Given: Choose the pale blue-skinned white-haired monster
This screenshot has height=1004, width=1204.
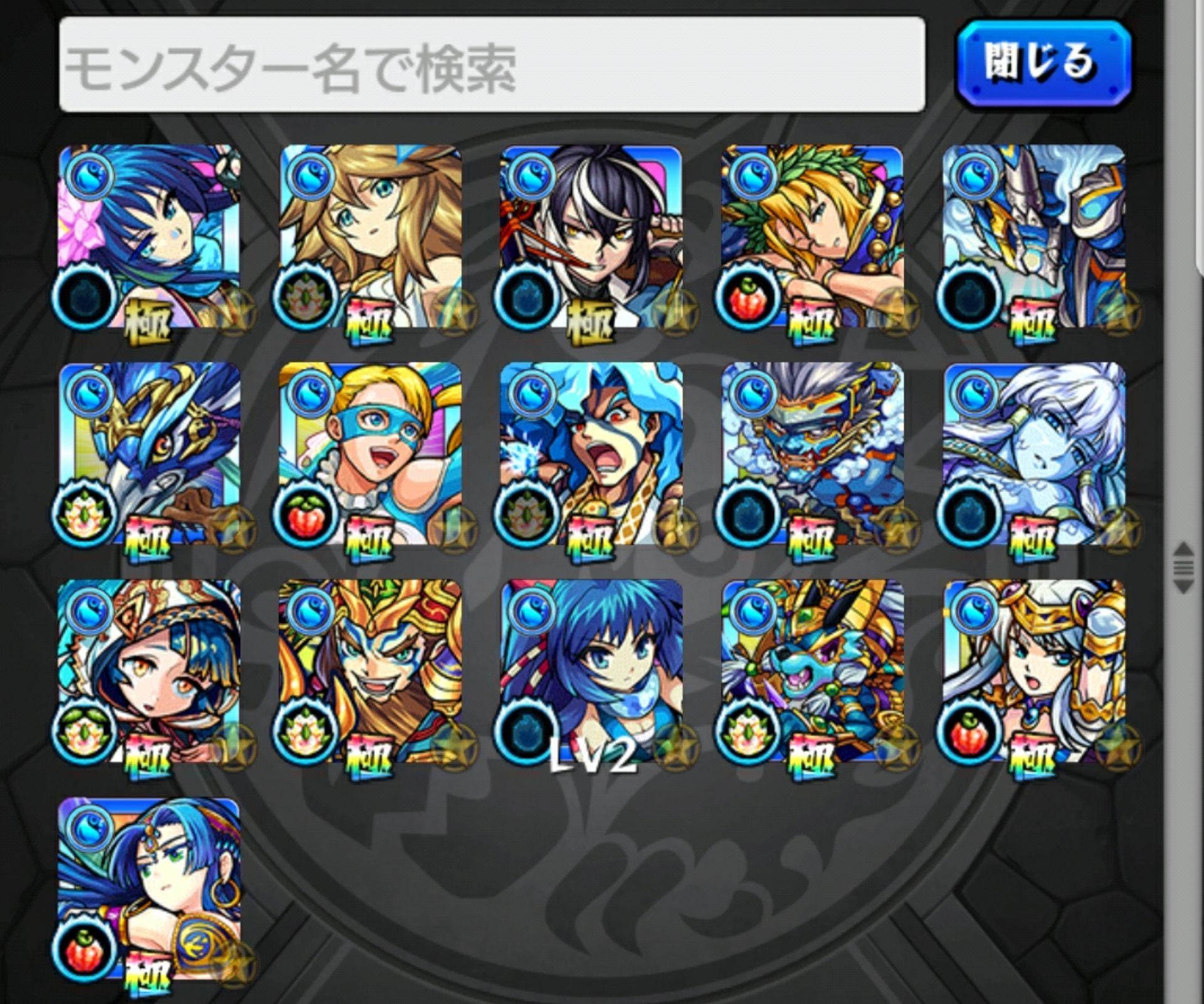Looking at the screenshot, I should pos(1033,454).
